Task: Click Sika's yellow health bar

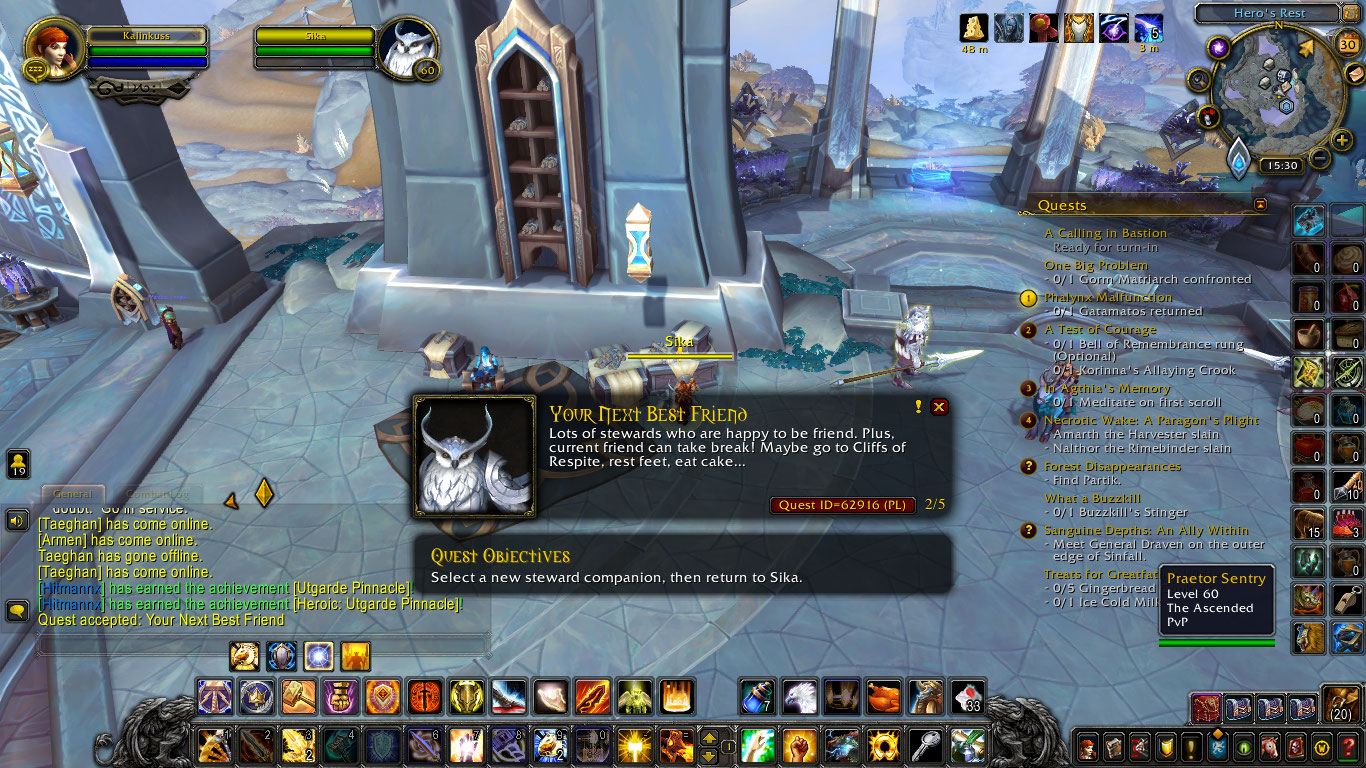Action: click(680, 355)
